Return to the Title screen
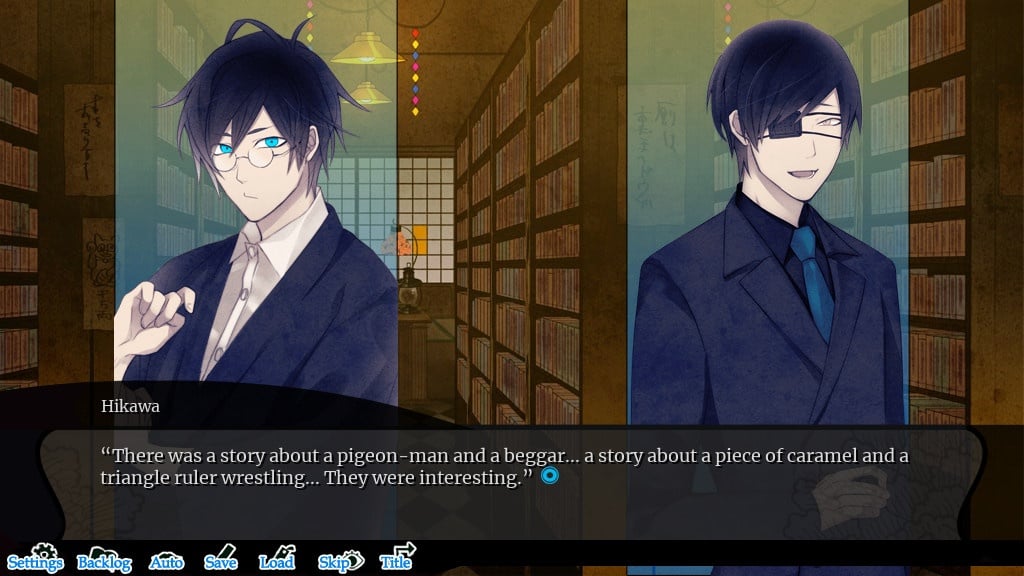 pos(397,559)
